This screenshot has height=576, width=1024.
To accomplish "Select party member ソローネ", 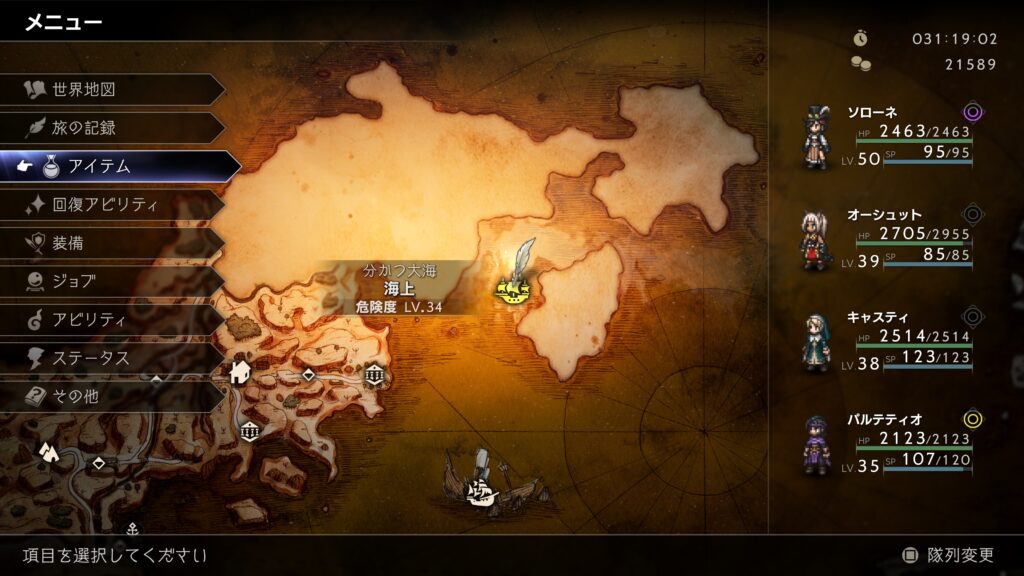I will coord(890,136).
